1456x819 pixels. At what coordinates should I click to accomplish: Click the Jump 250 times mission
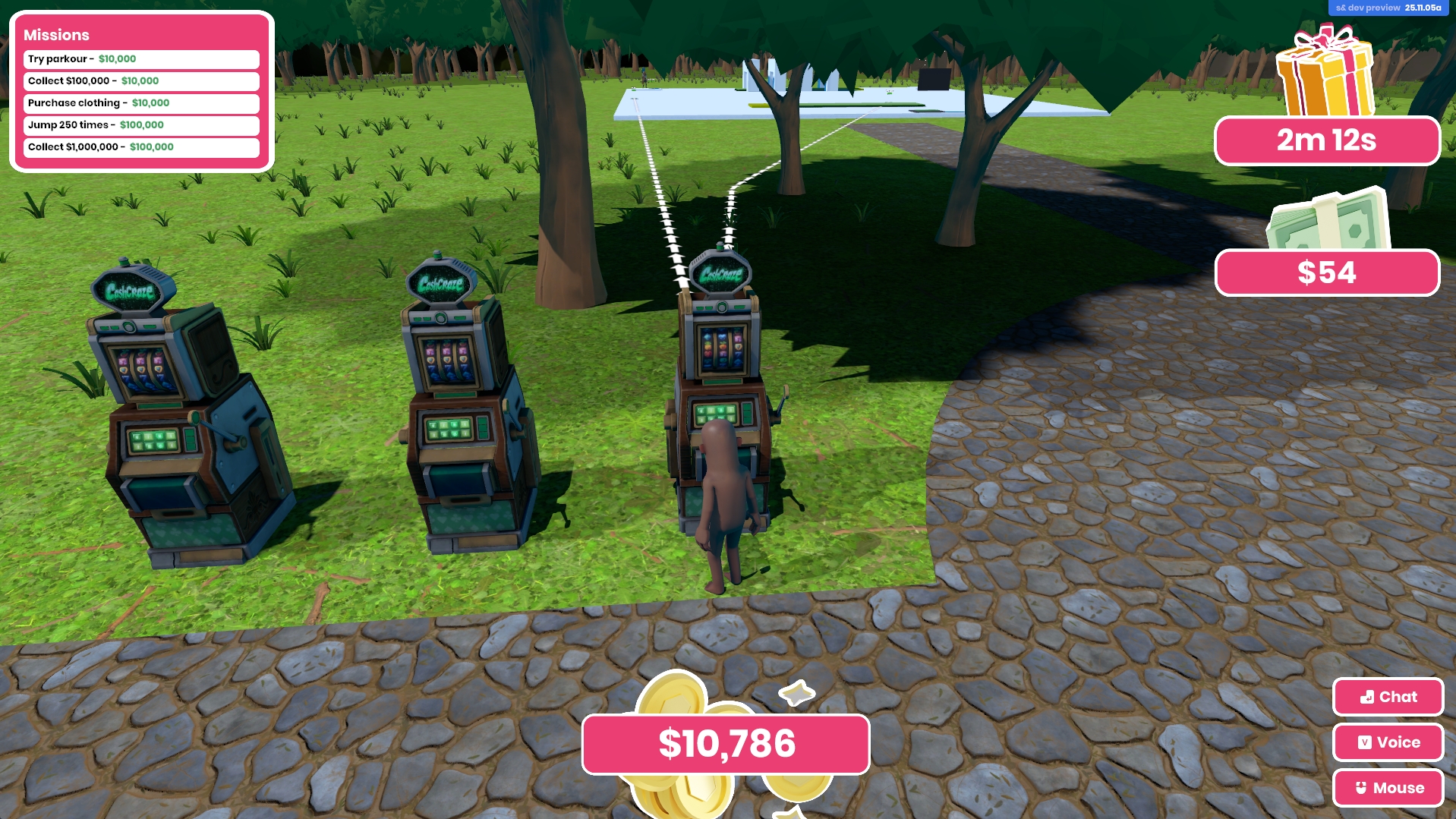pyautogui.click(x=141, y=125)
